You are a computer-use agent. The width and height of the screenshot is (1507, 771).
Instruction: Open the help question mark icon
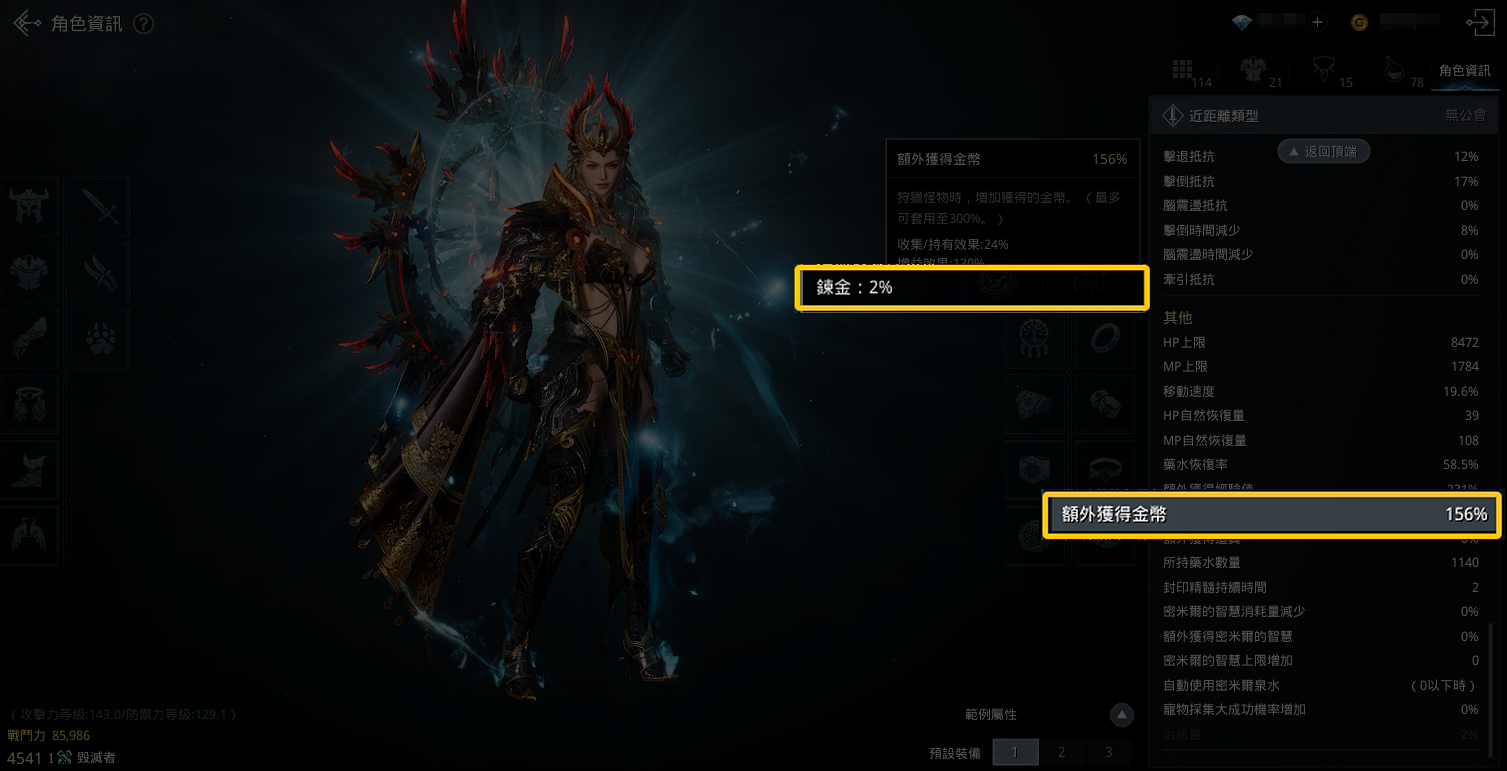click(144, 24)
